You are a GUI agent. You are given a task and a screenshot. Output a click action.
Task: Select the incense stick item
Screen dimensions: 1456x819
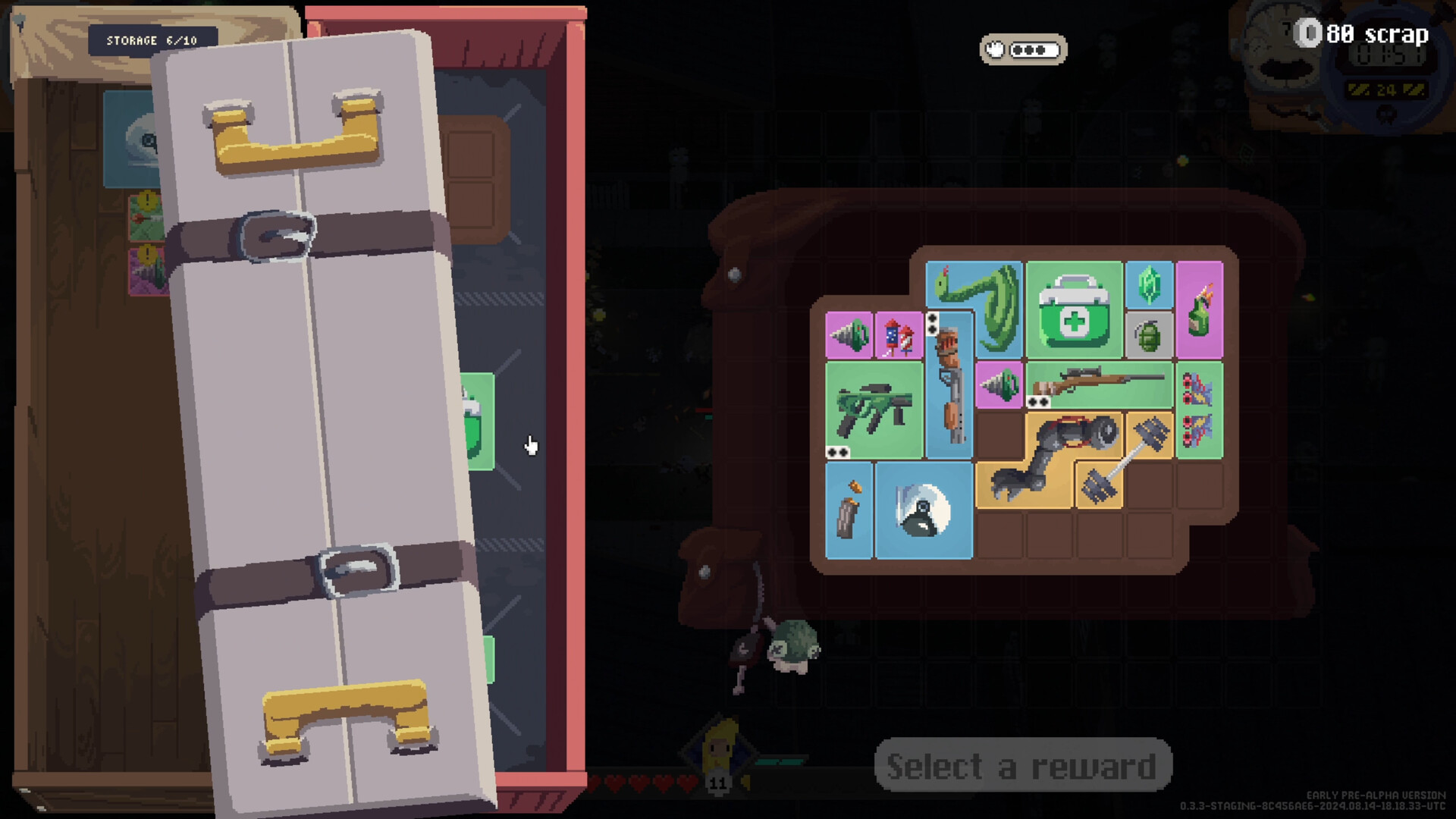point(846,510)
